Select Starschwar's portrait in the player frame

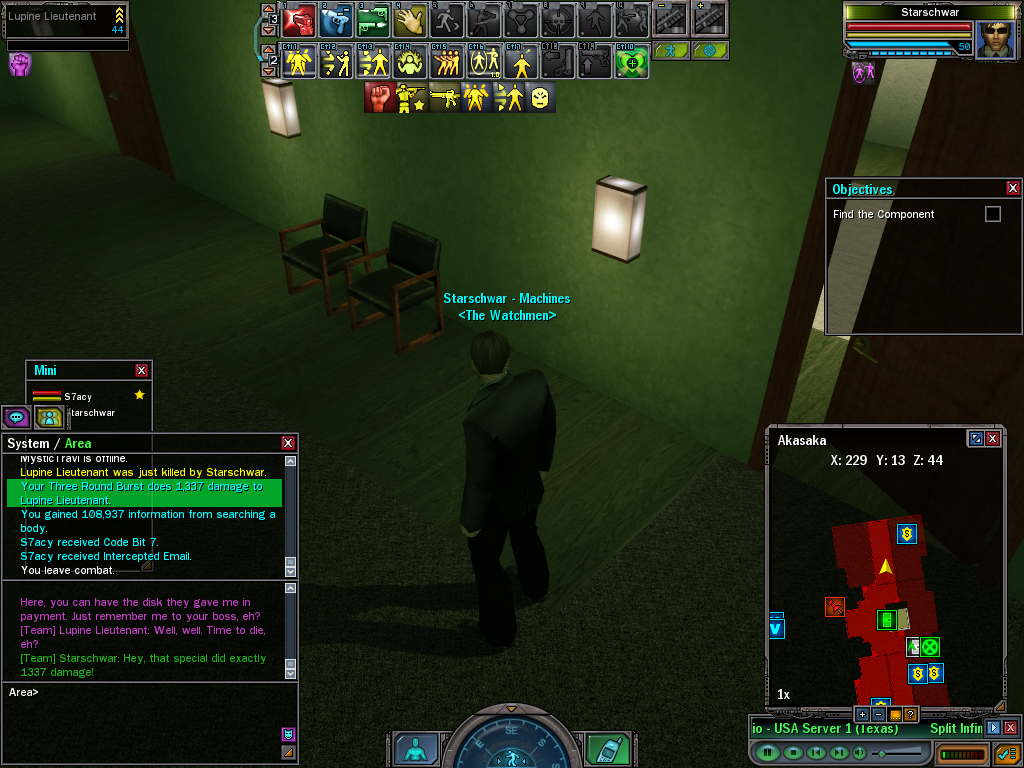coord(995,40)
